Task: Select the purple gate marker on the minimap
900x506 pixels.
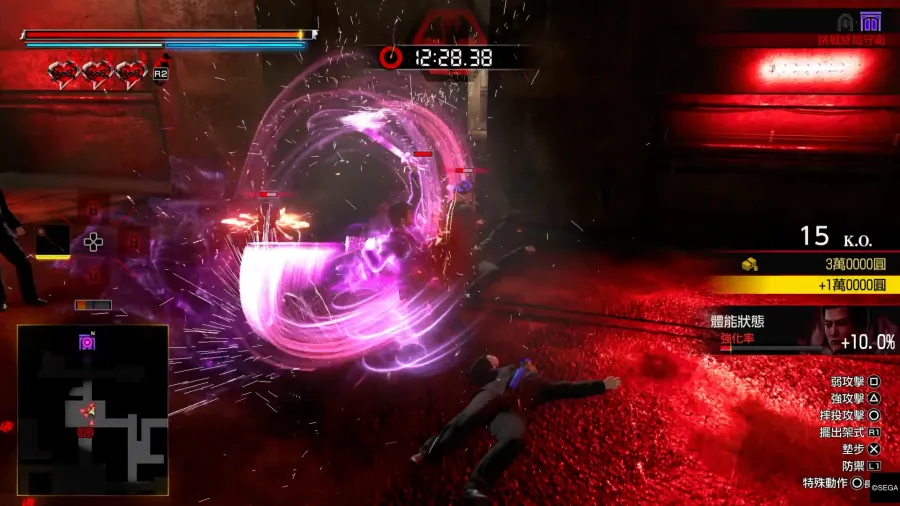Action: (x=87, y=342)
